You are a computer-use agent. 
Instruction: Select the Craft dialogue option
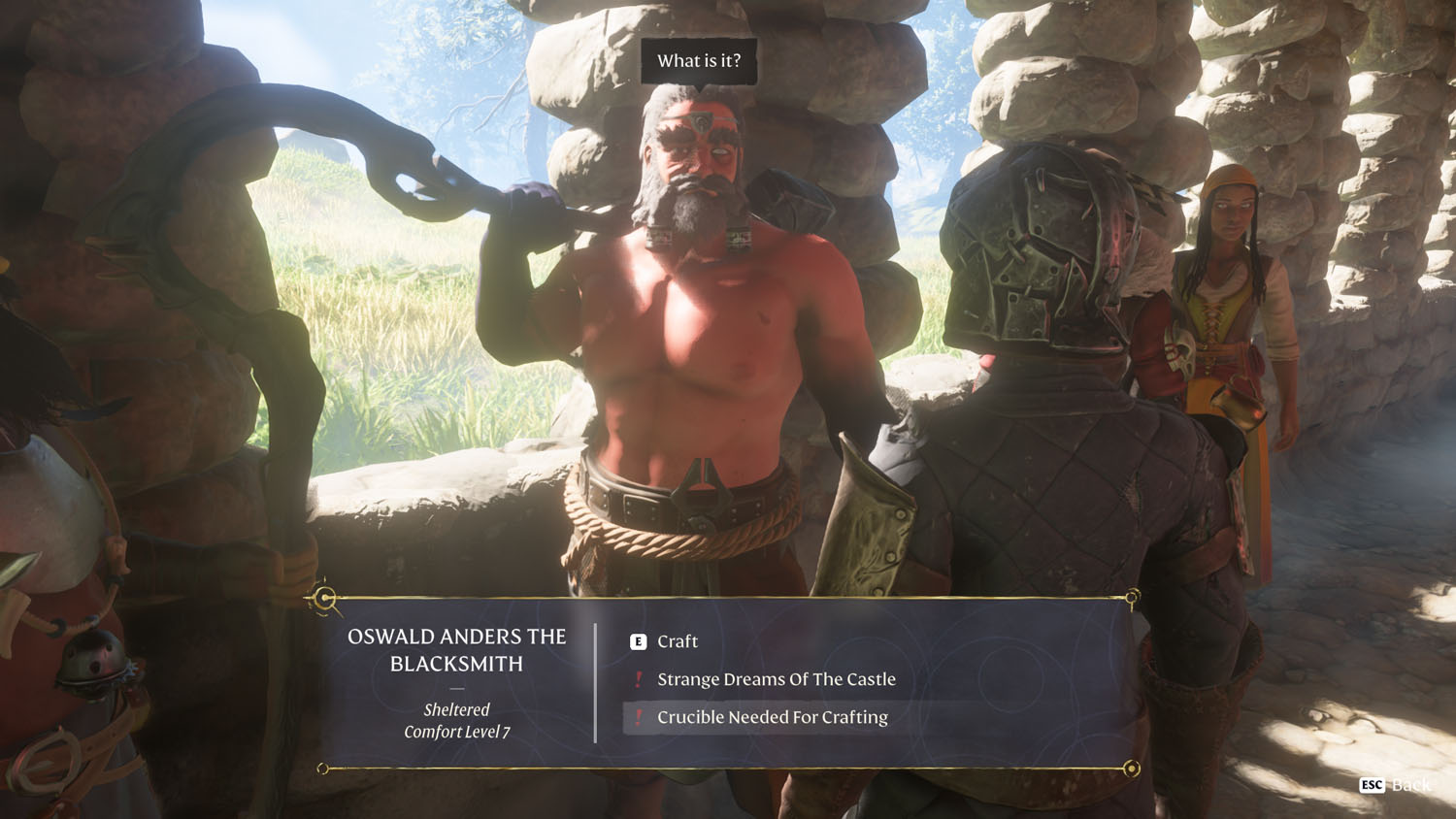(677, 641)
